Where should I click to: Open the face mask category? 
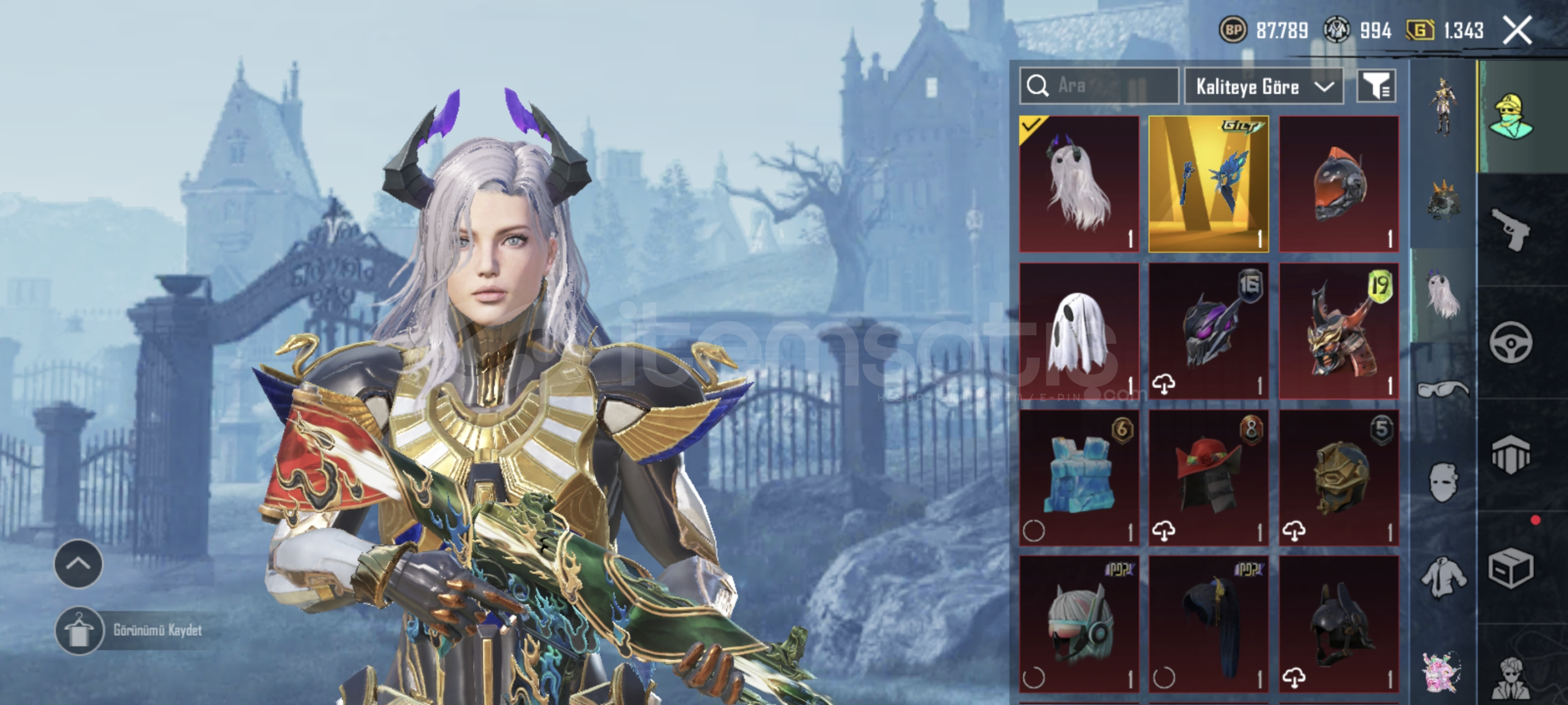click(x=1443, y=483)
